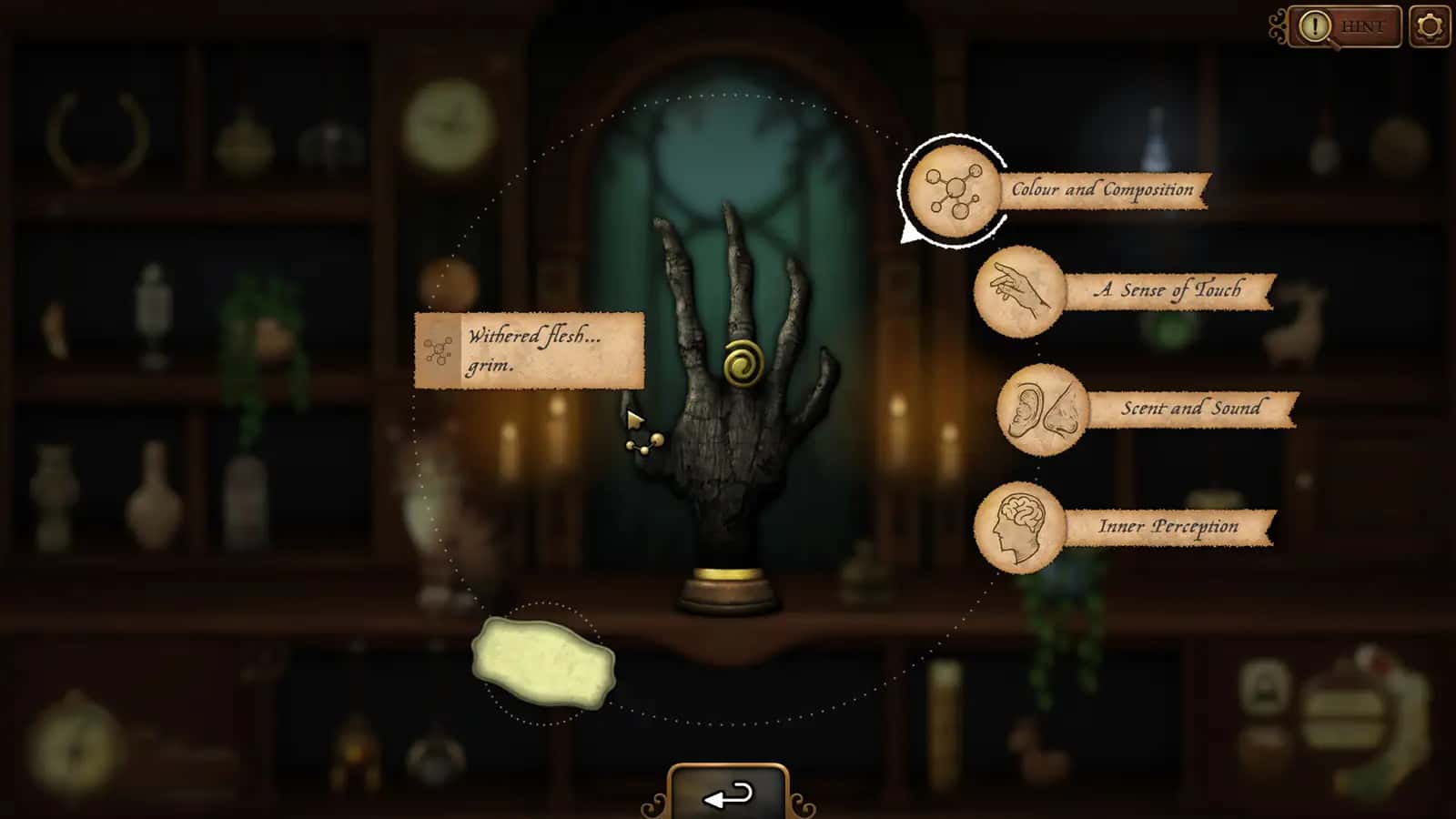Select the pointing hand icon for Sense of Touch
The width and height of the screenshot is (1456, 819).
point(1021,293)
